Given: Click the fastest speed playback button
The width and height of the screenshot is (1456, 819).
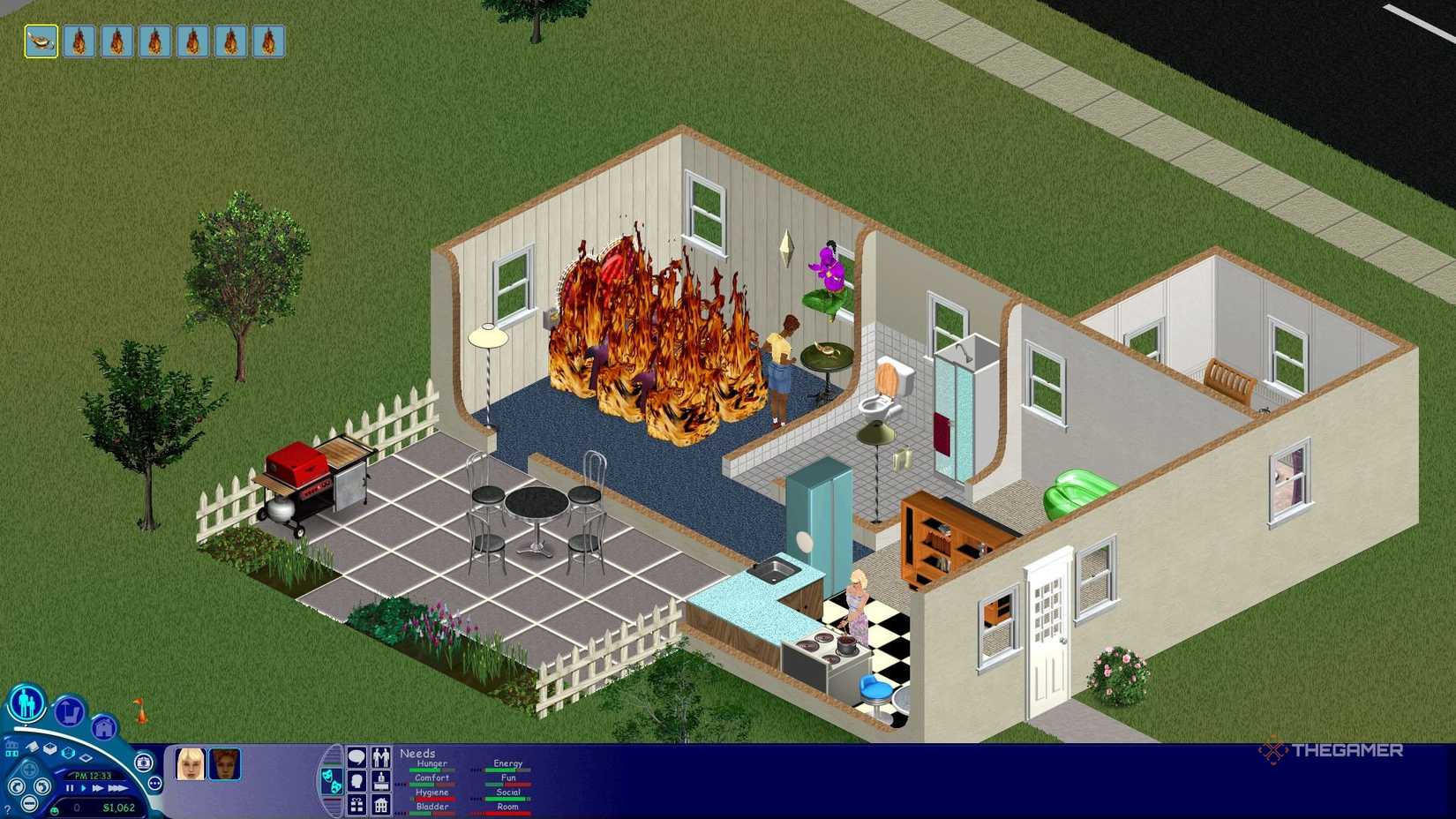Looking at the screenshot, I should click(118, 787).
